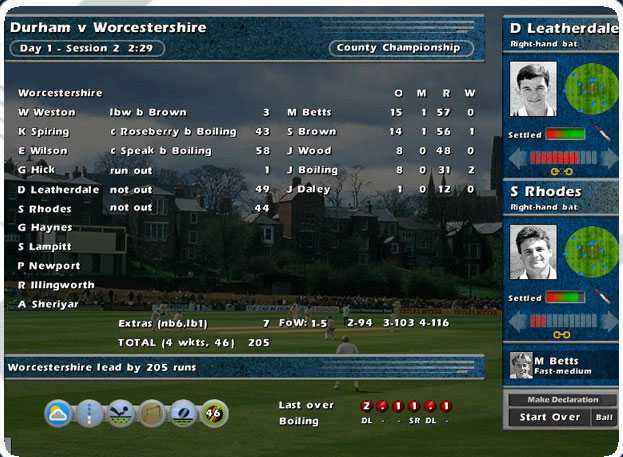Open the pitch condition icon

point(90,412)
